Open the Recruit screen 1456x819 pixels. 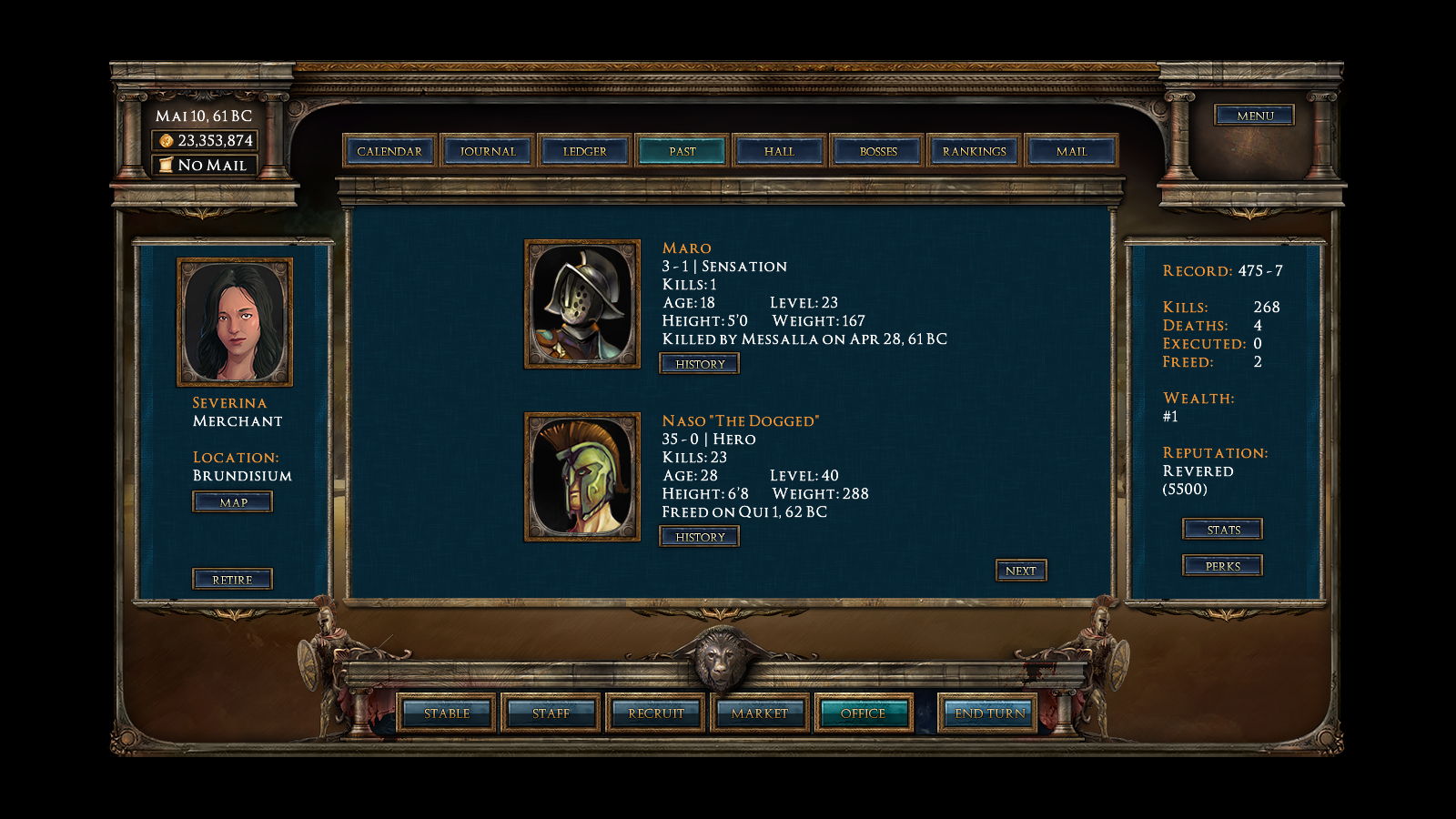tap(655, 713)
